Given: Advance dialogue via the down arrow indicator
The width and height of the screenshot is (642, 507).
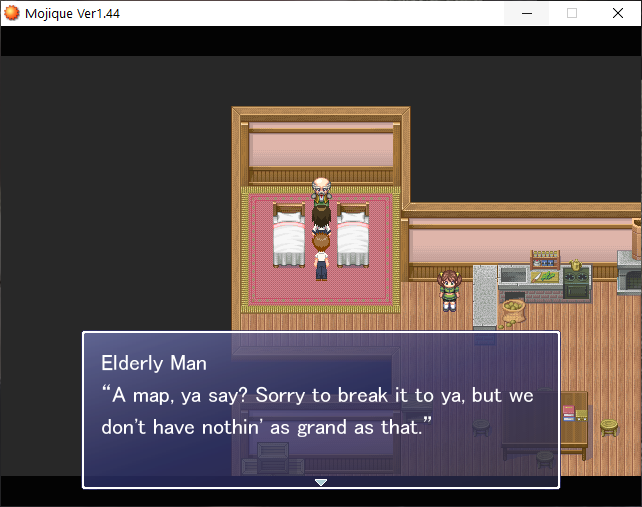Looking at the screenshot, I should tap(320, 482).
